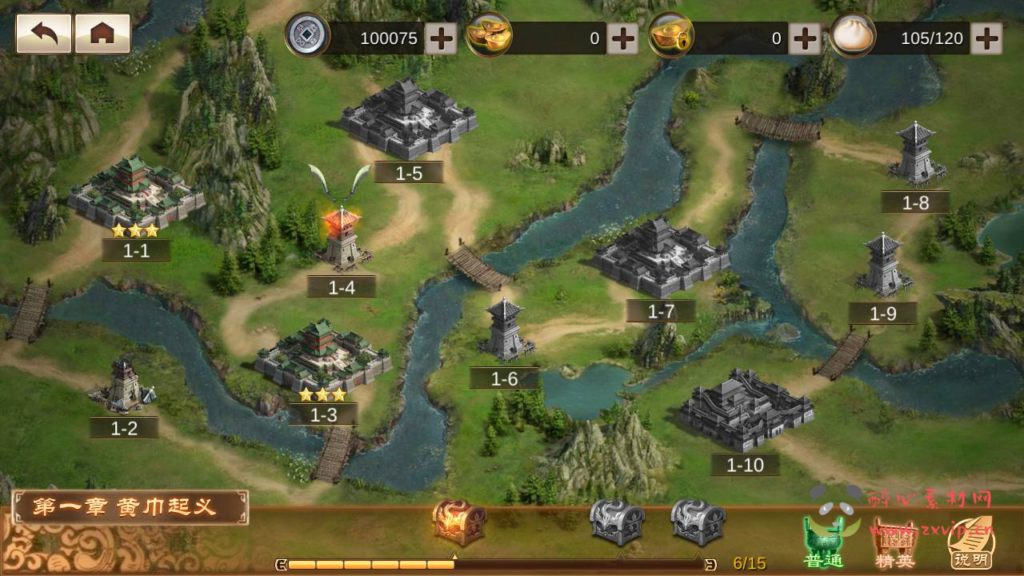Go back with the arrow button
Viewport: 1024px width, 576px height.
tap(43, 33)
